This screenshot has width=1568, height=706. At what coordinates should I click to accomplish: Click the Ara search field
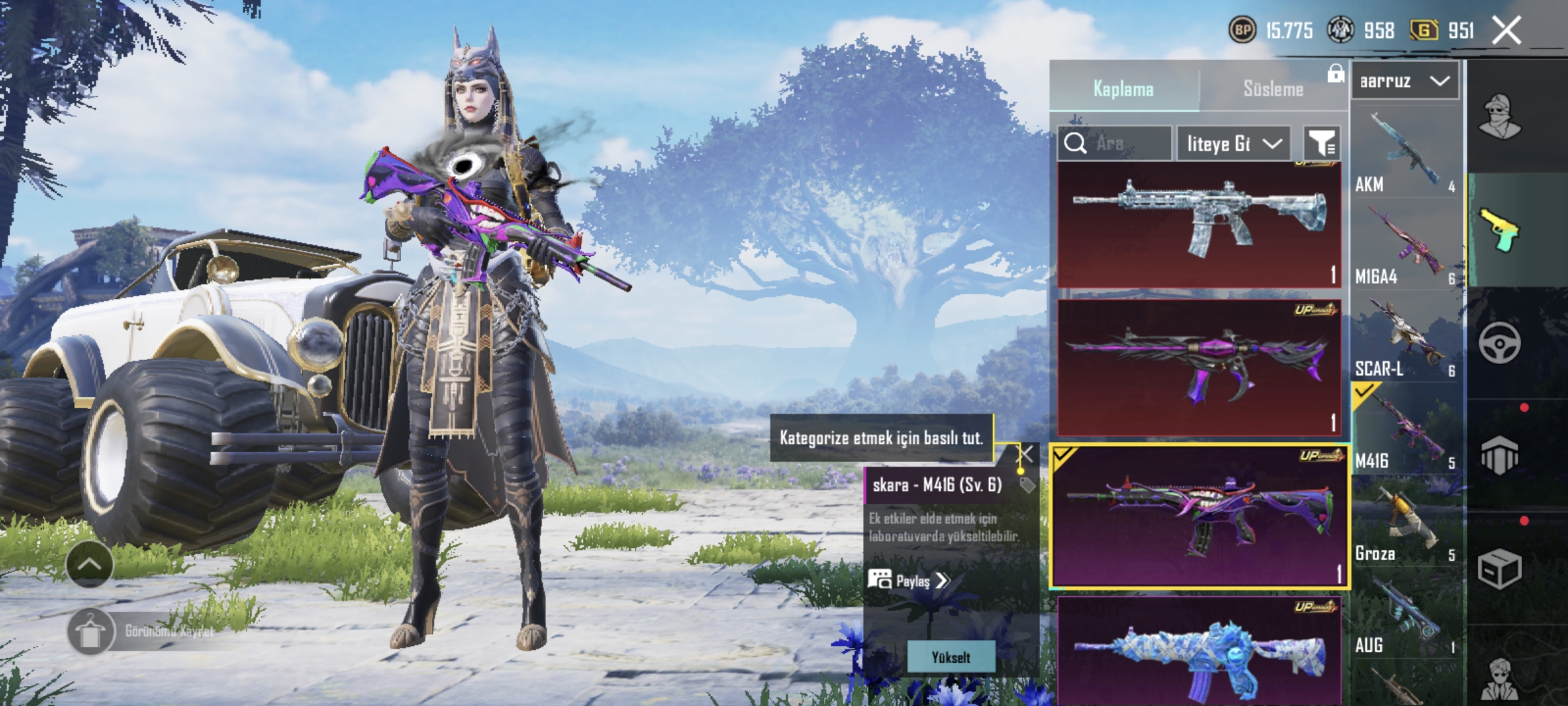(1115, 143)
